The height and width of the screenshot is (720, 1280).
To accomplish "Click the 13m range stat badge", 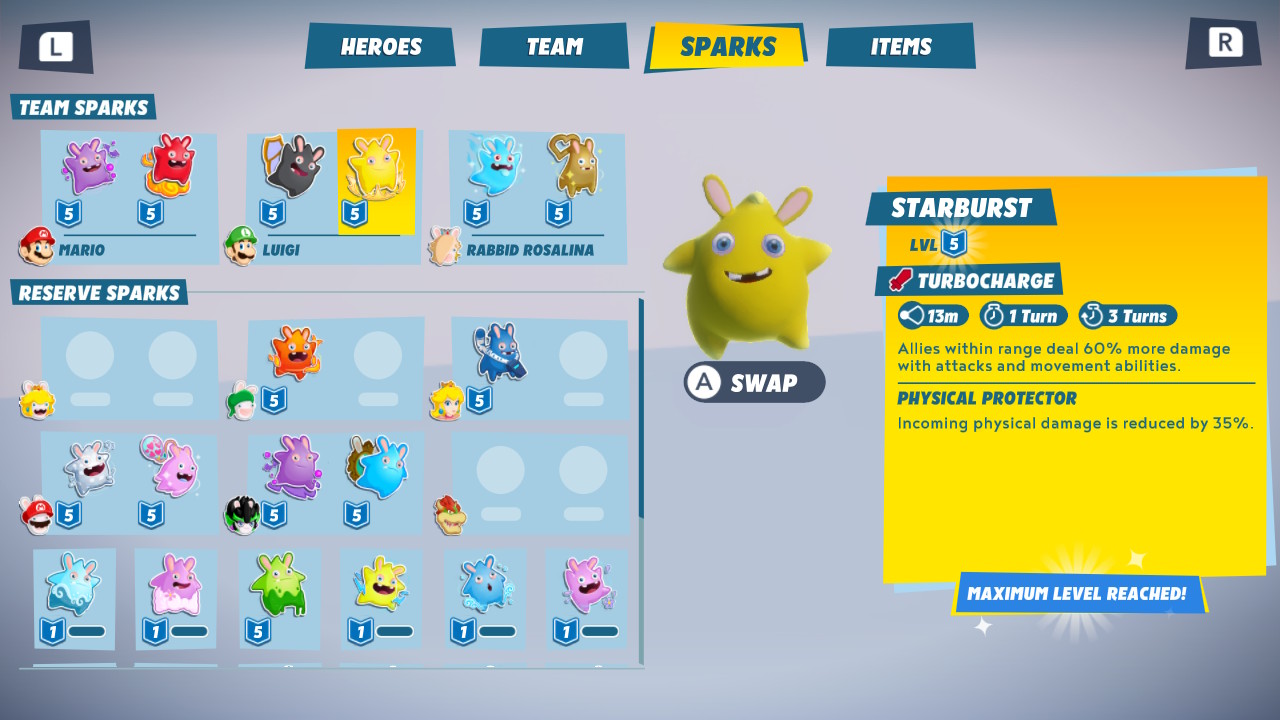I will [x=932, y=315].
